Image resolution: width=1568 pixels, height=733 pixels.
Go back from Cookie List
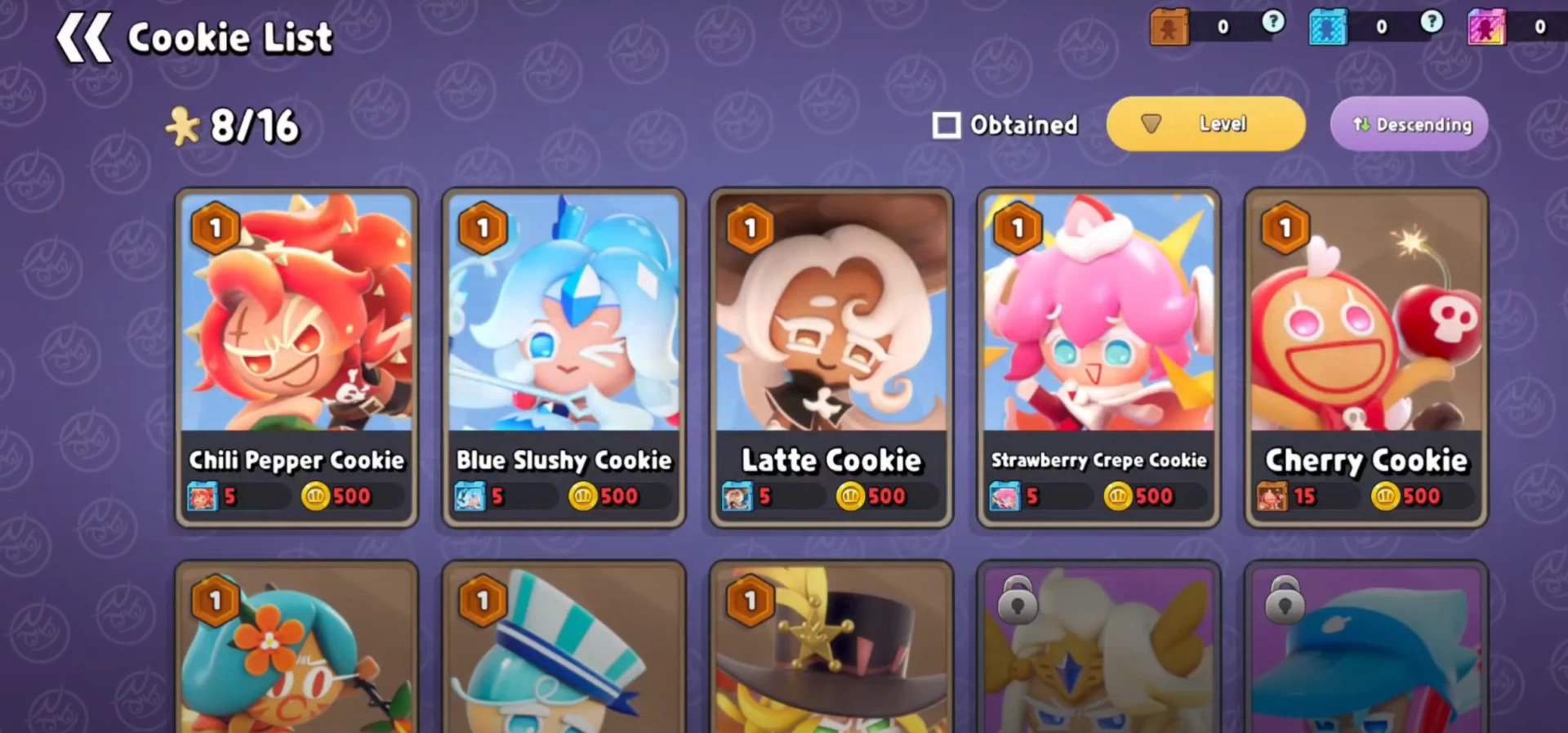point(82,38)
